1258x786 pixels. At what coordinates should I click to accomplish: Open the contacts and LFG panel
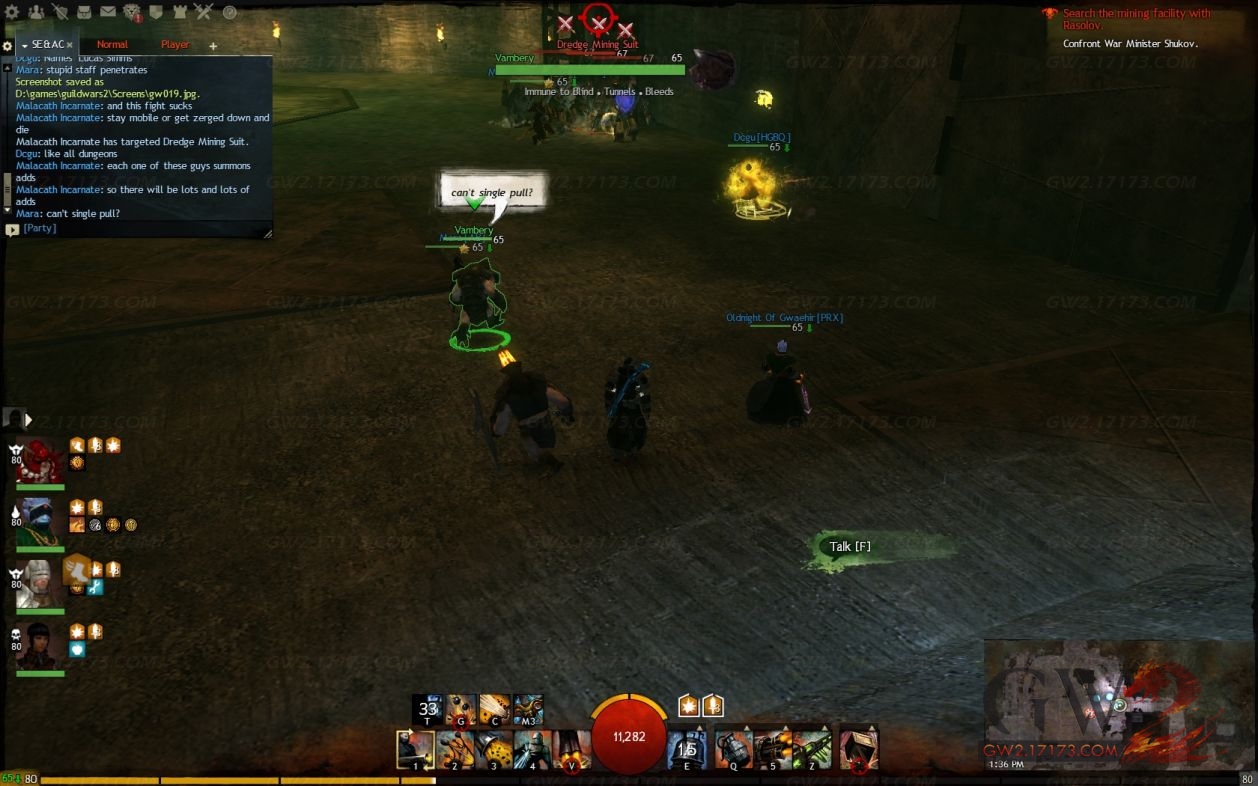tap(36, 12)
